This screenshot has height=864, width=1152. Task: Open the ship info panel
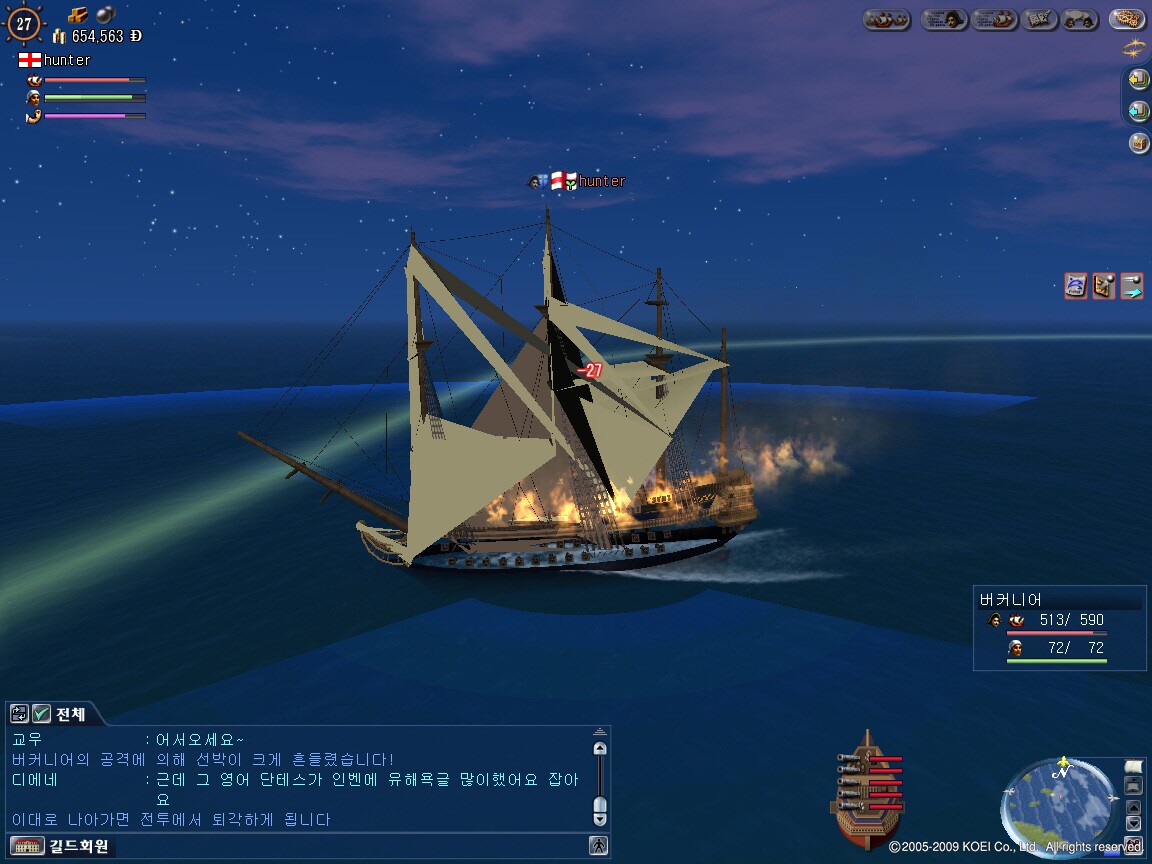tap(994, 19)
